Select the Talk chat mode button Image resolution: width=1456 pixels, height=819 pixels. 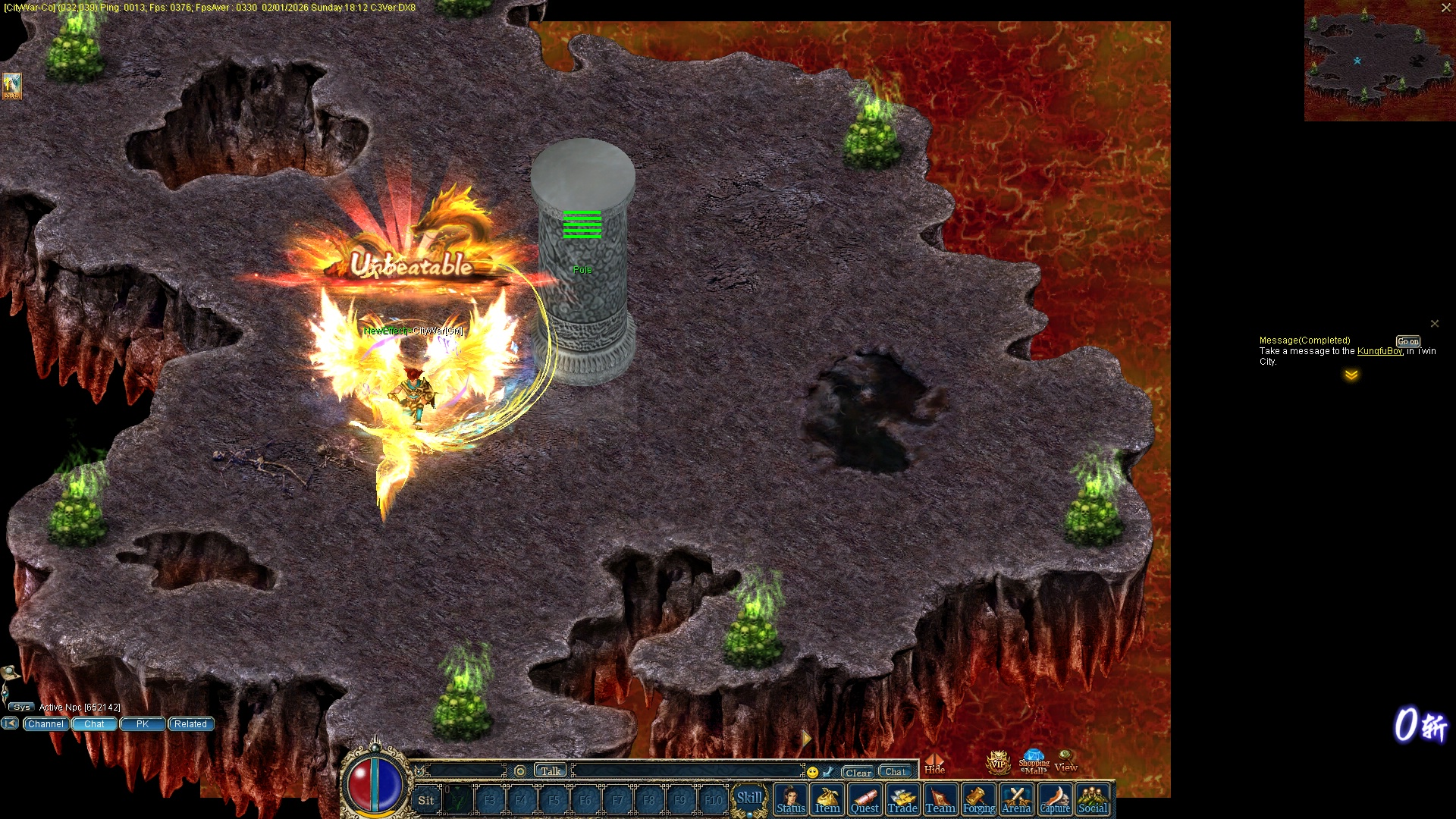point(551,771)
